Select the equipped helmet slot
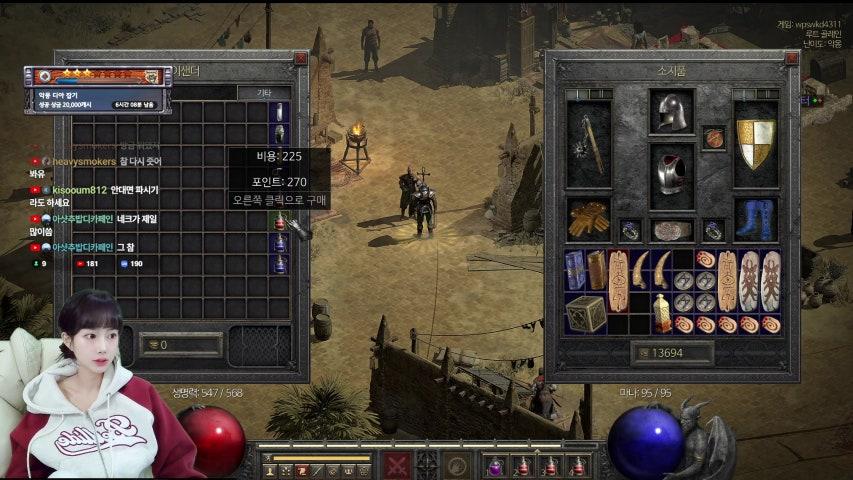Viewport: 853px width, 480px height. [x=671, y=111]
